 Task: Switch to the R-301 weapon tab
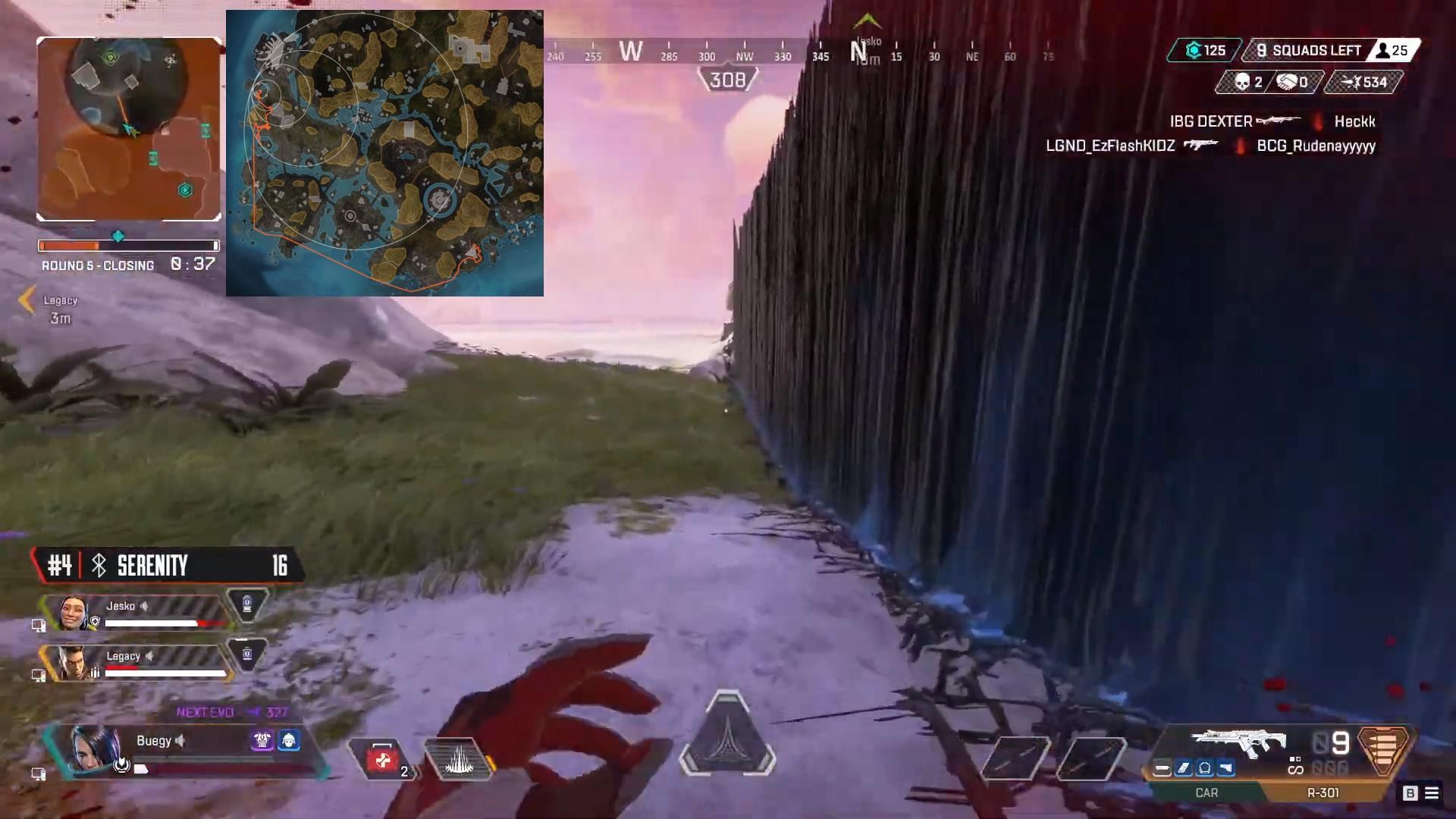(x=1321, y=792)
